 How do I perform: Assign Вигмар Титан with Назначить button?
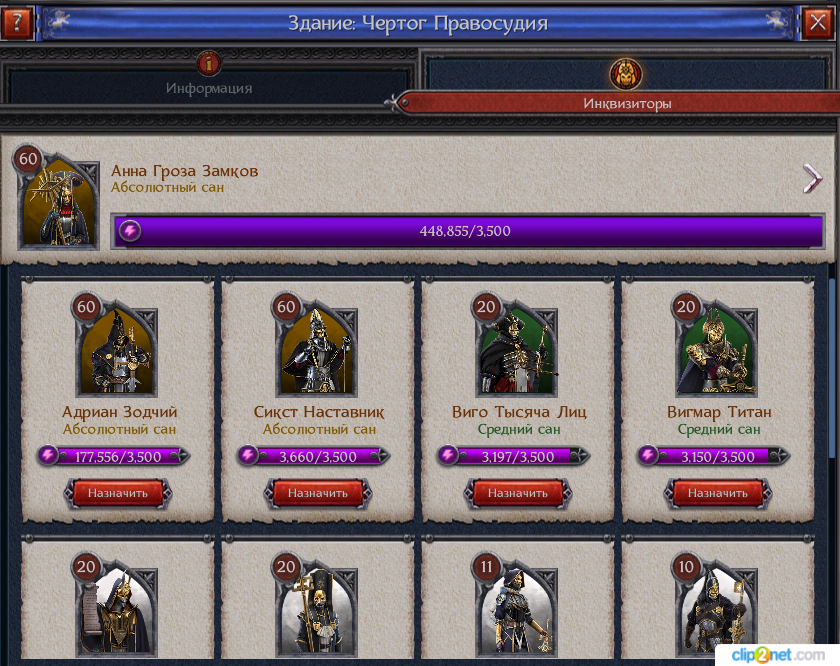coord(718,493)
